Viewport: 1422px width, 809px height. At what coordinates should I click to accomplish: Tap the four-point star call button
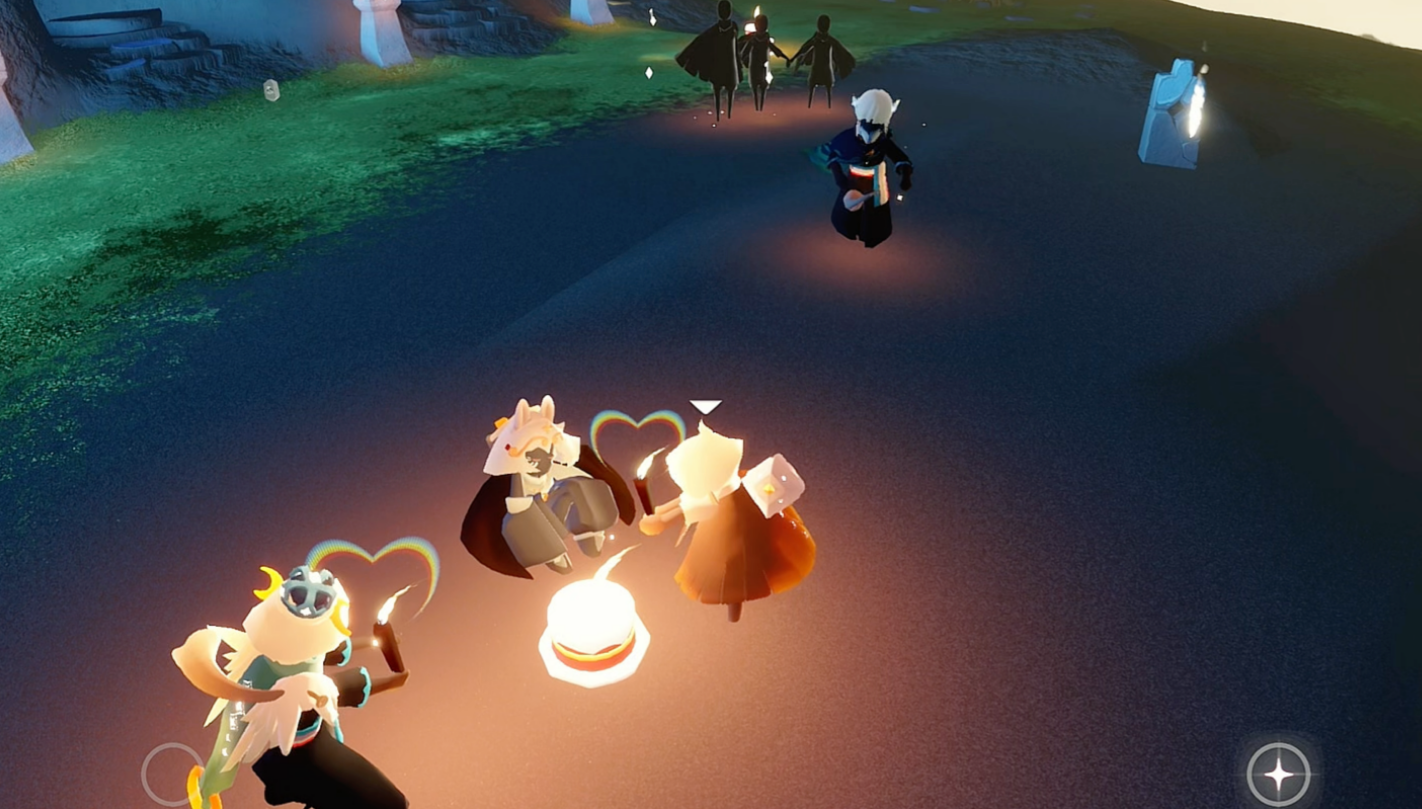click(x=1278, y=773)
